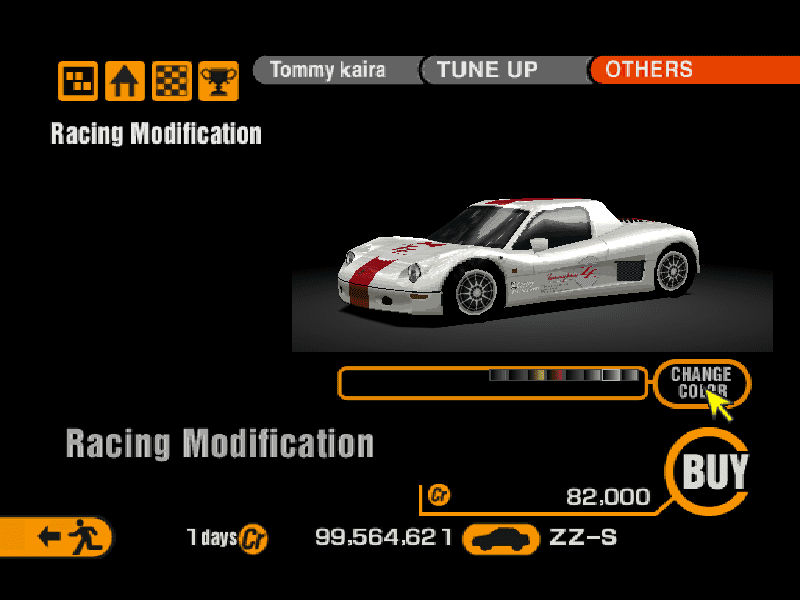
Task: Exit using the running man icon
Action: point(62,537)
